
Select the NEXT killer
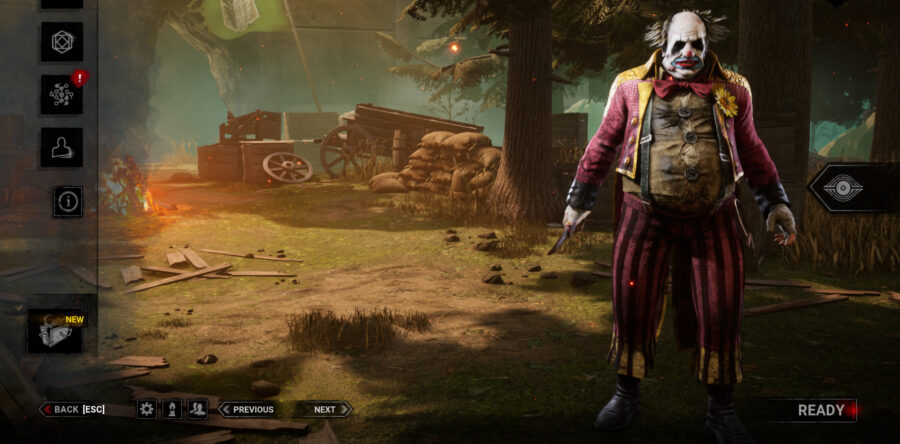323,409
